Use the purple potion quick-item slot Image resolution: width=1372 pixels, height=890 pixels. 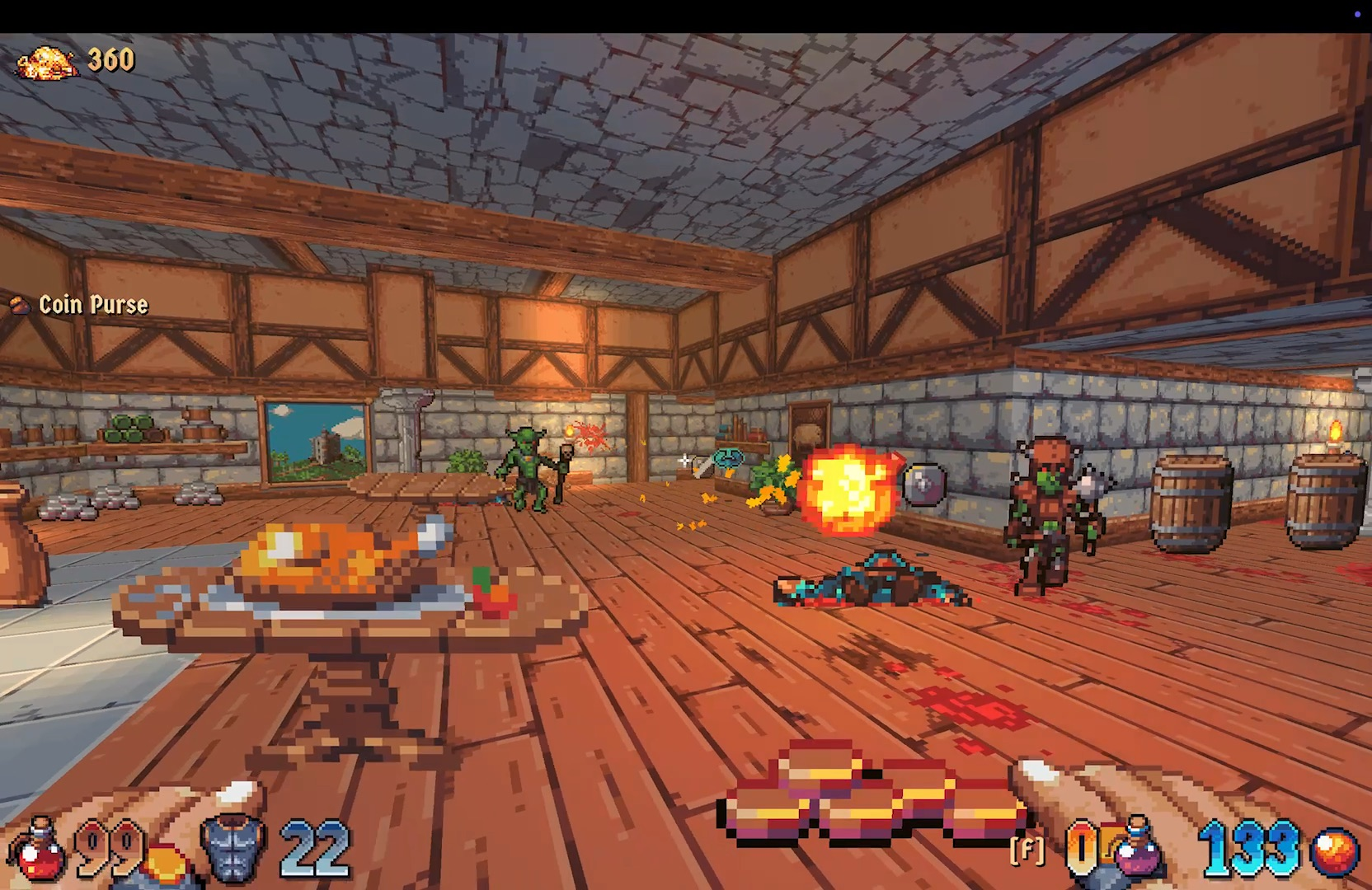click(1139, 848)
